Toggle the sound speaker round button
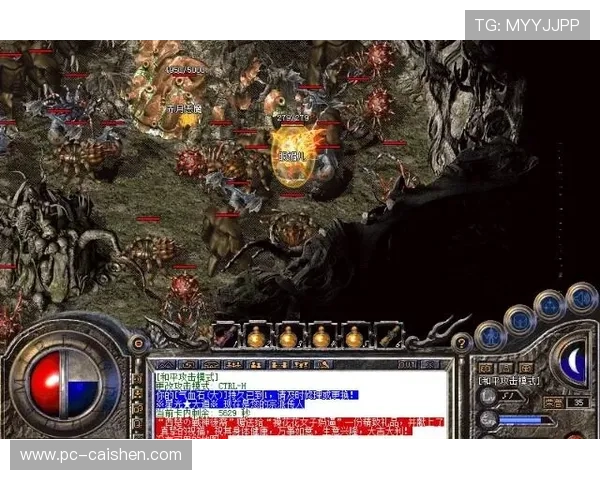600x480 pixels. 580,297
